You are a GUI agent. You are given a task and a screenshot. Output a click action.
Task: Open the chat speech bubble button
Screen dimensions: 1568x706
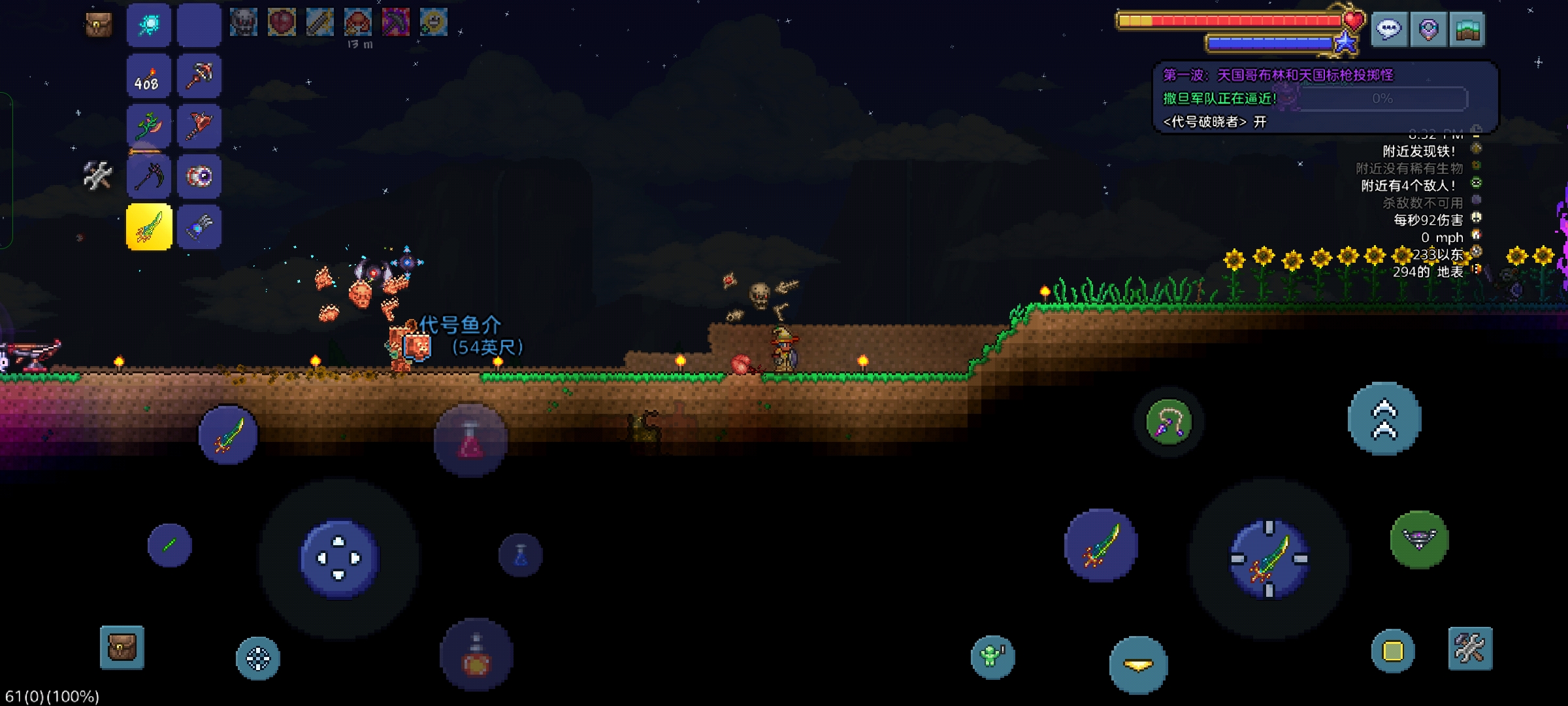pos(1389,29)
